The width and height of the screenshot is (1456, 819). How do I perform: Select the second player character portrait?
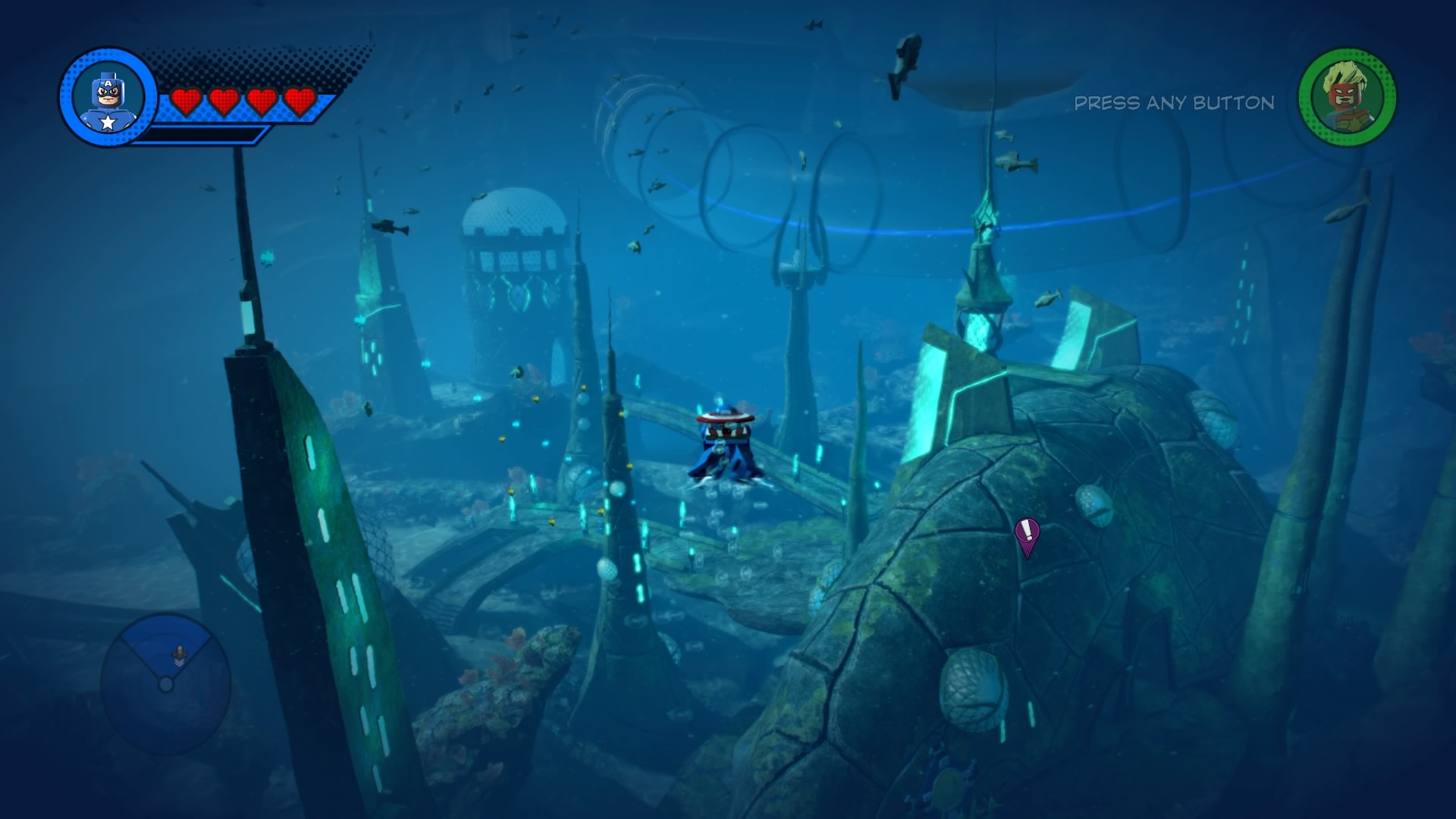click(x=1347, y=97)
